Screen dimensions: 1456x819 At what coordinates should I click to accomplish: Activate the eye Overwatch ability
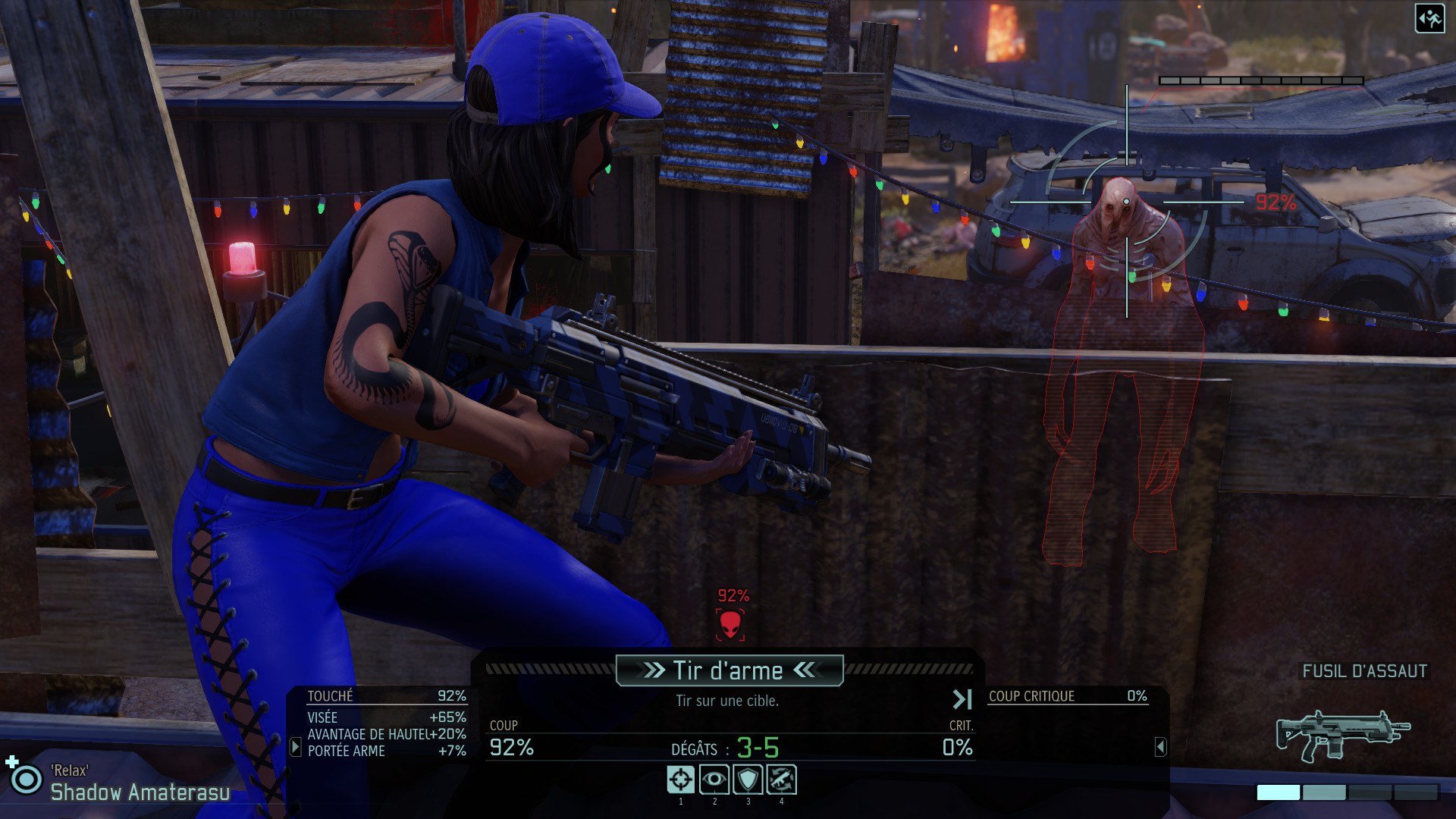tap(714, 780)
